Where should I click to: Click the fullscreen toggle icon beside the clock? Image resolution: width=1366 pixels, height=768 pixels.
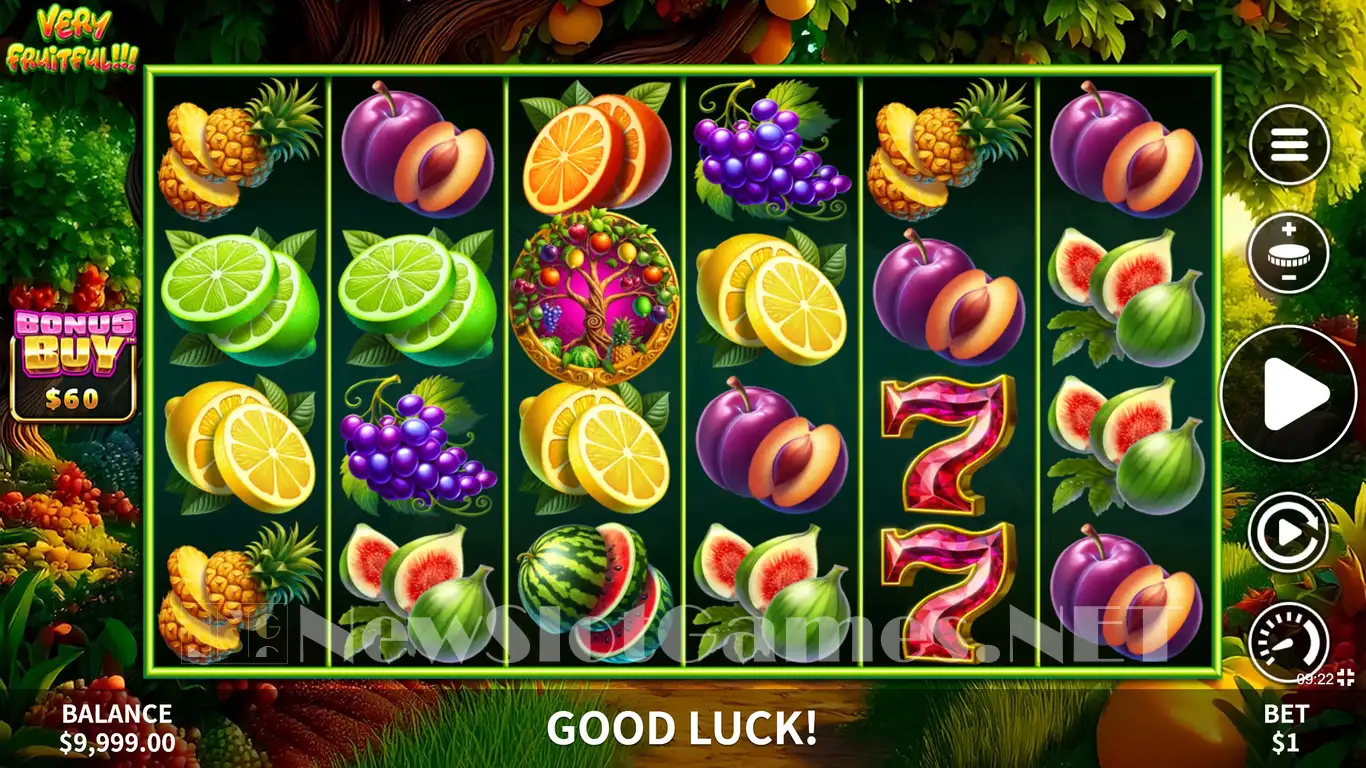tap(1348, 678)
